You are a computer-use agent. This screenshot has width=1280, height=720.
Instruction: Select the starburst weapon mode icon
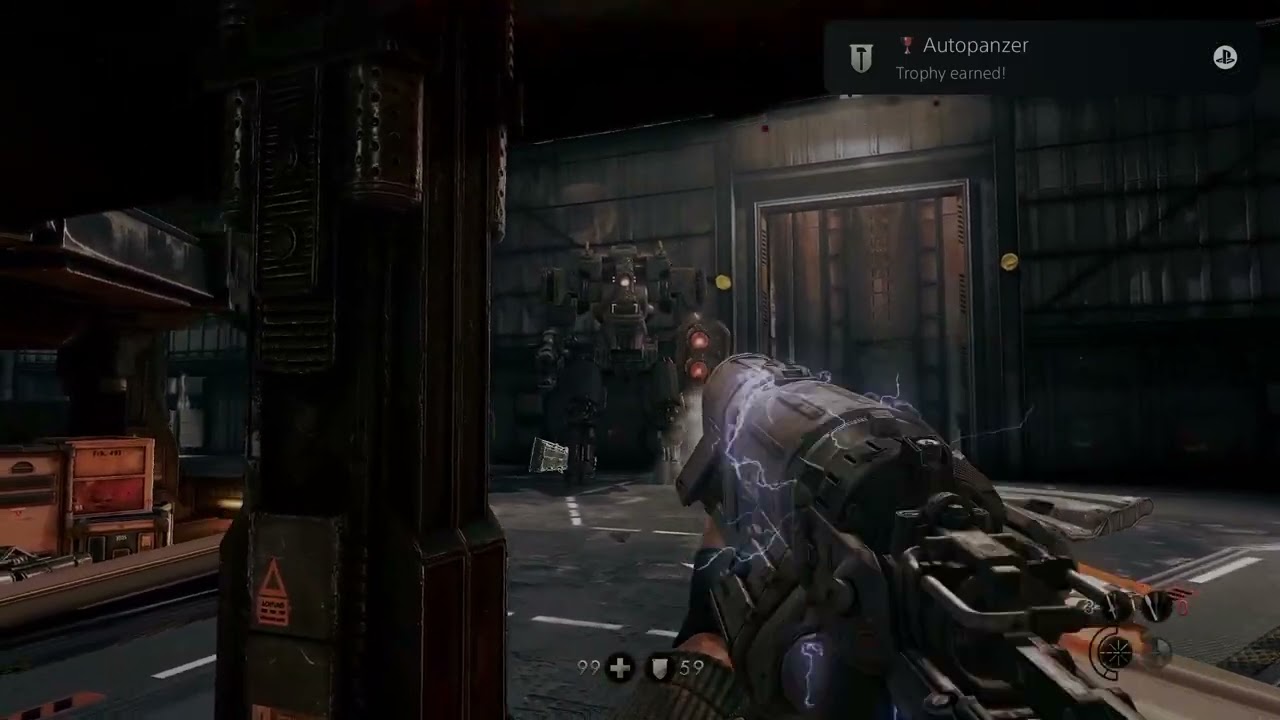point(1116,653)
